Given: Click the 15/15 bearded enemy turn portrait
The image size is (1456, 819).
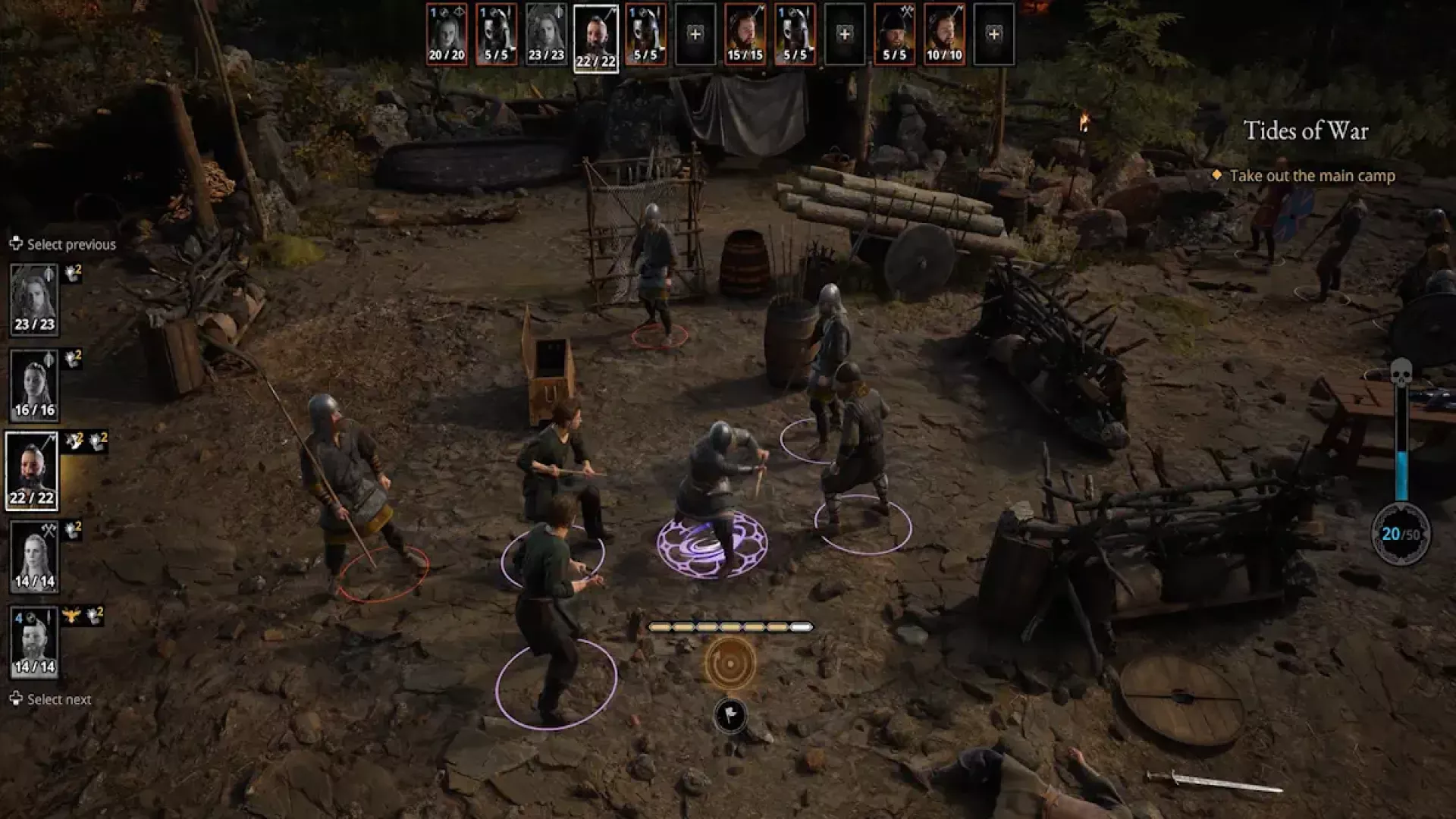Looking at the screenshot, I should [745, 35].
